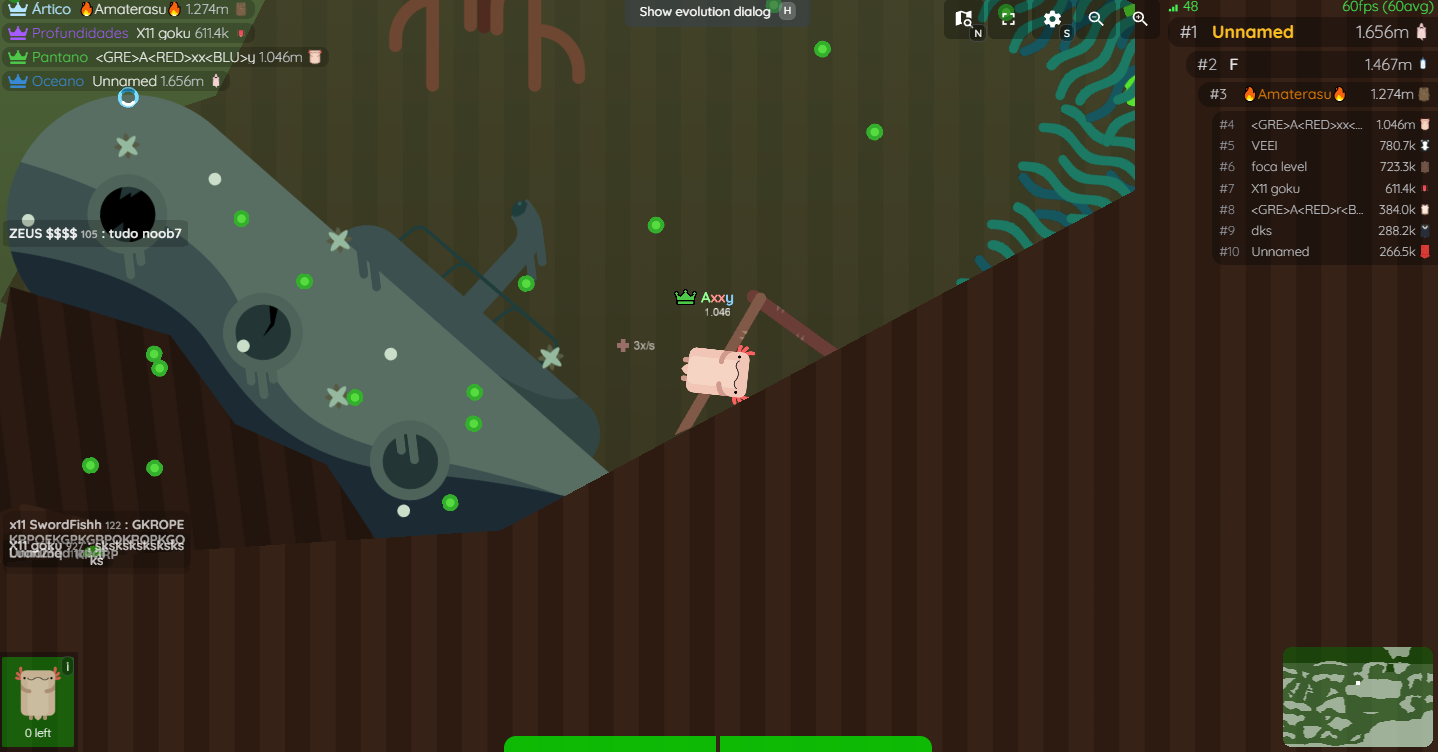
Task: Click the Oceano blue crown icon
Action: point(17,81)
